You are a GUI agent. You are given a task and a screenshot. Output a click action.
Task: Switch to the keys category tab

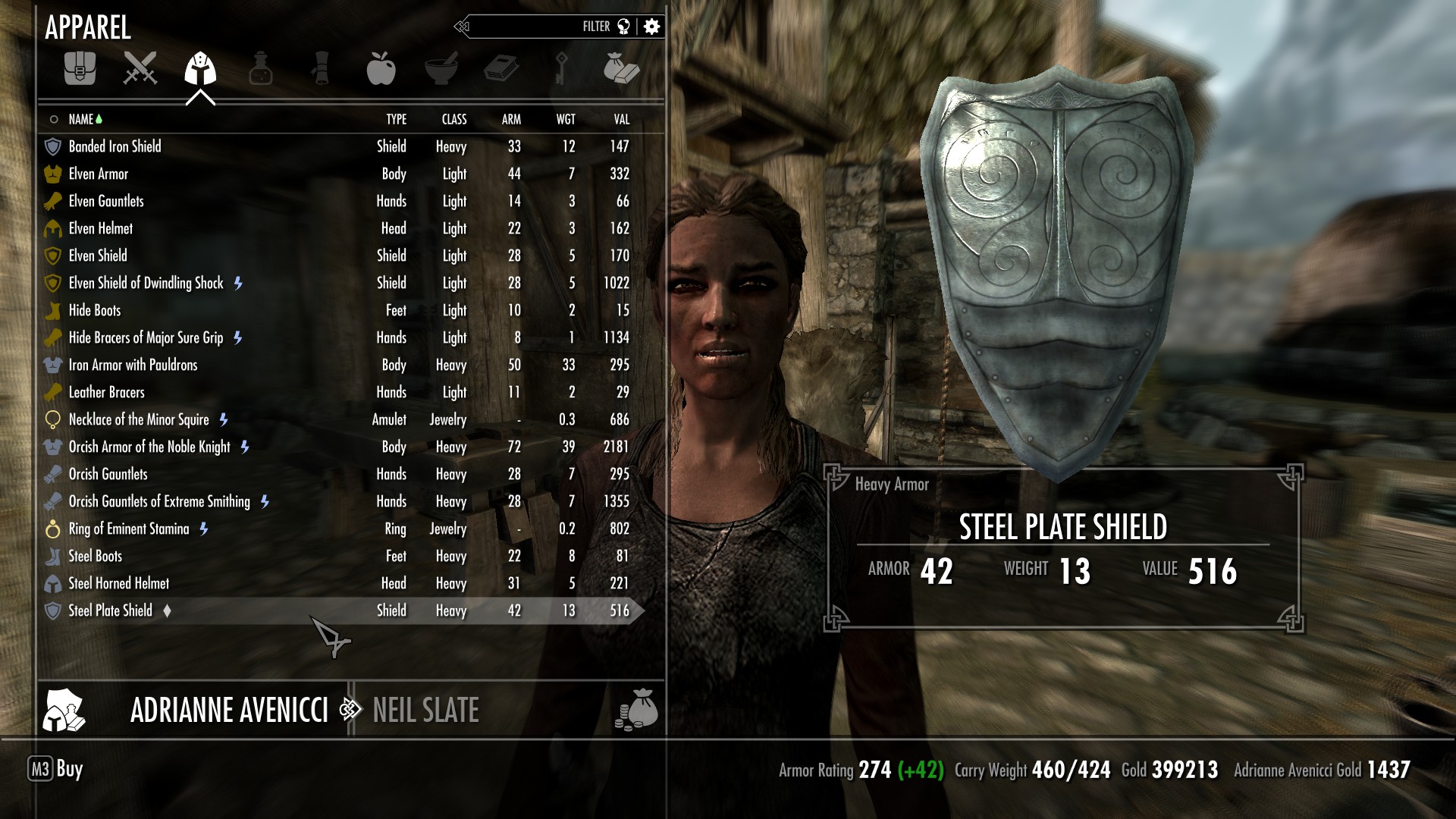(x=561, y=68)
